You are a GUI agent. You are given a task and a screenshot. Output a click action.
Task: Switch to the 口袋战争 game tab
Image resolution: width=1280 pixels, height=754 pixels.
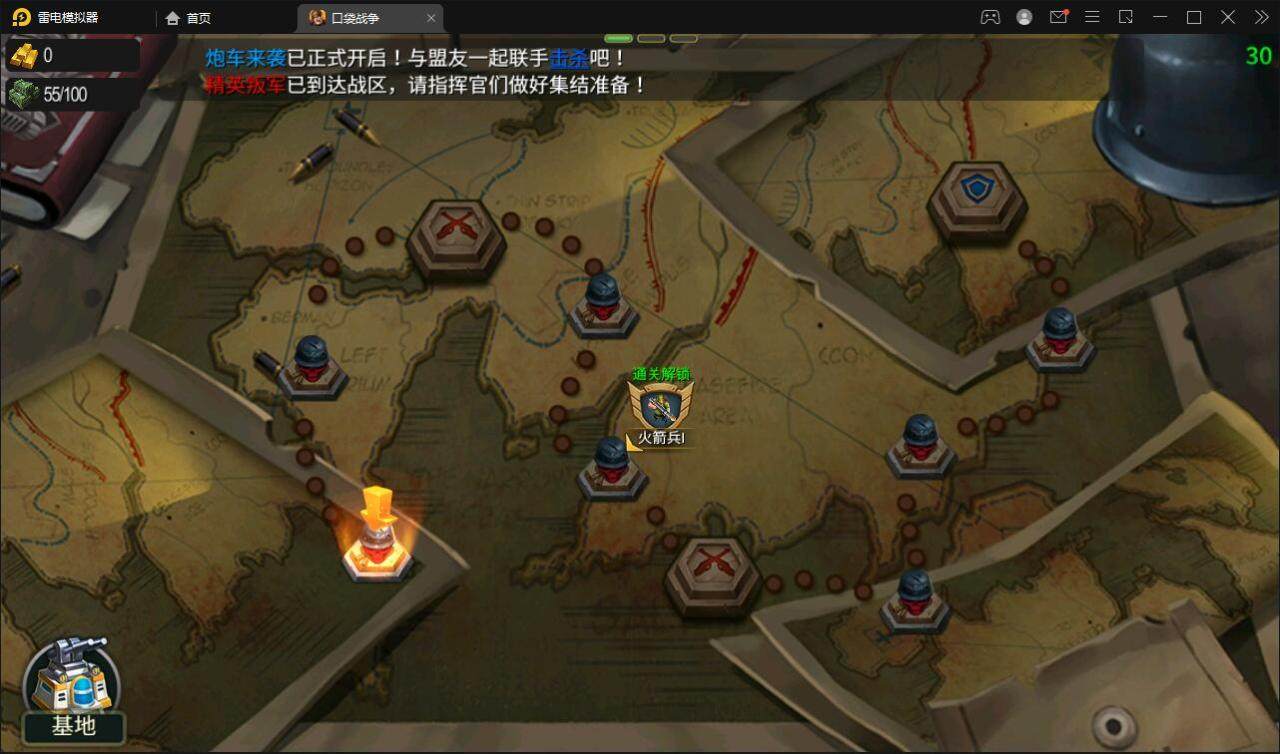pos(354,17)
